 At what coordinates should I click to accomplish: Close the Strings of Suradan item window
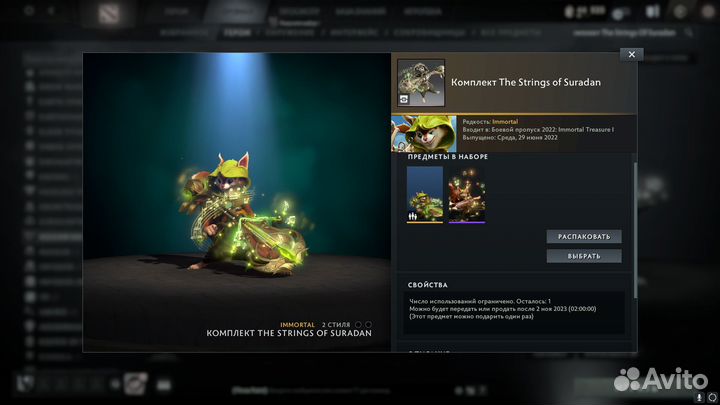[630, 54]
